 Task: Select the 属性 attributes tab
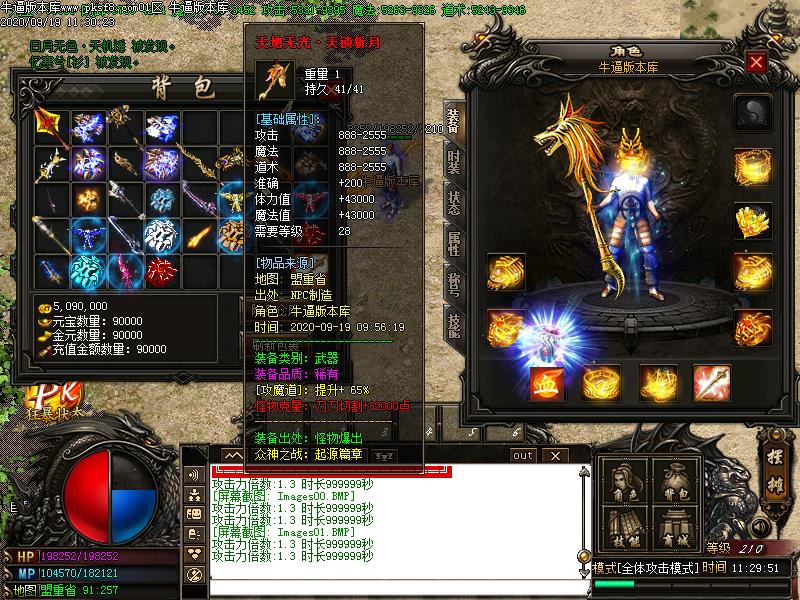(453, 245)
